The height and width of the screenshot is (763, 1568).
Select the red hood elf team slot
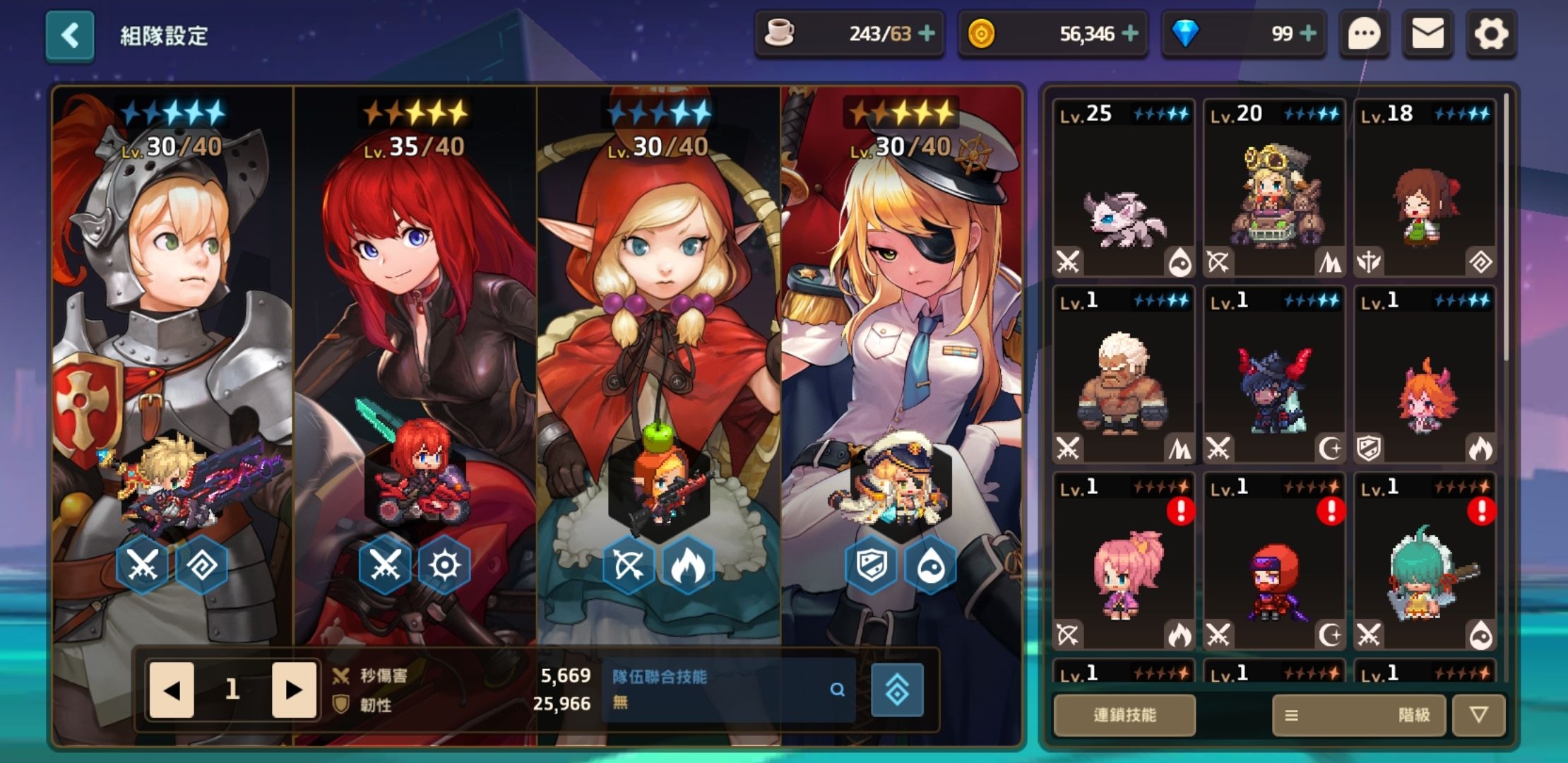tap(658, 353)
